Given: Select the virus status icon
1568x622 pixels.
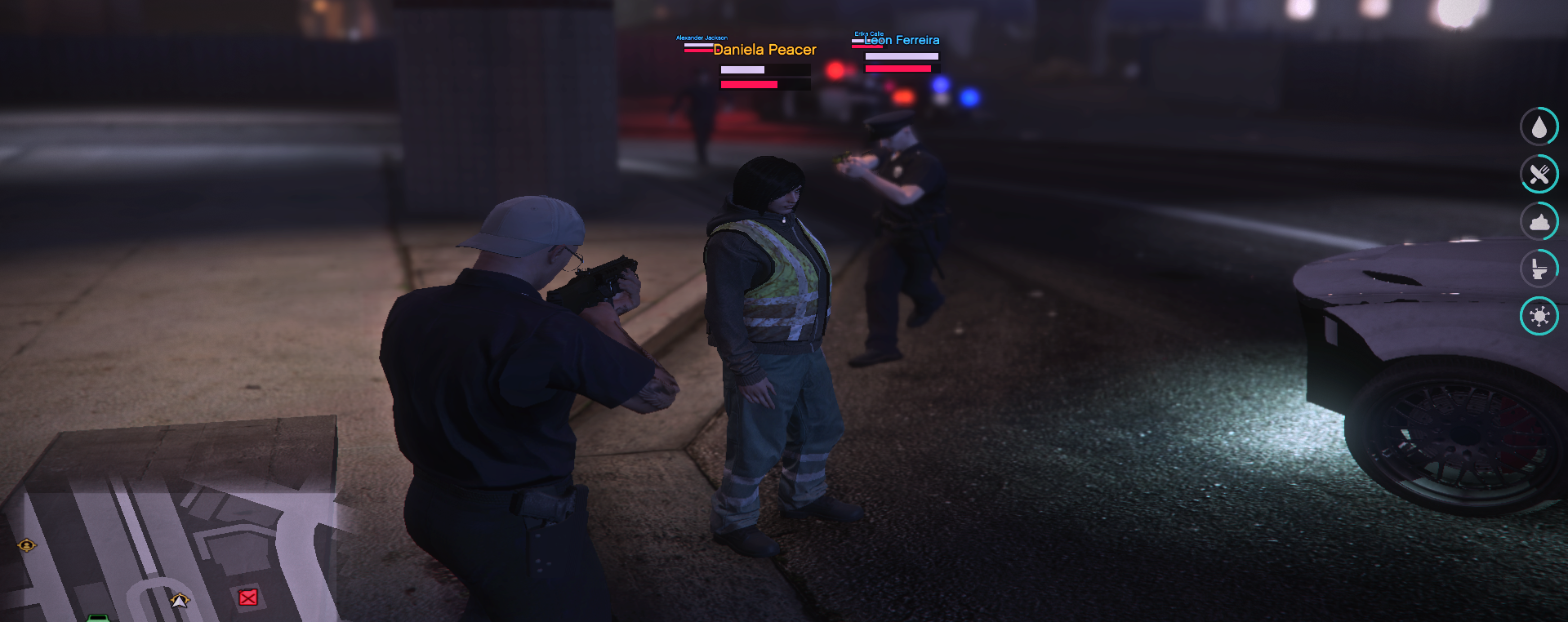Looking at the screenshot, I should coord(1539,316).
